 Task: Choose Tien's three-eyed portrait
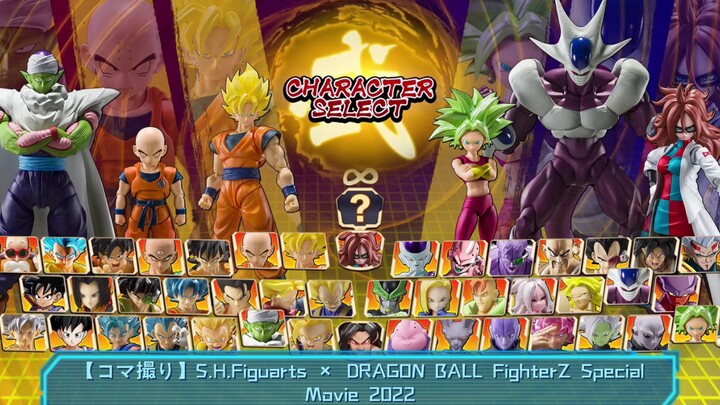160,257
